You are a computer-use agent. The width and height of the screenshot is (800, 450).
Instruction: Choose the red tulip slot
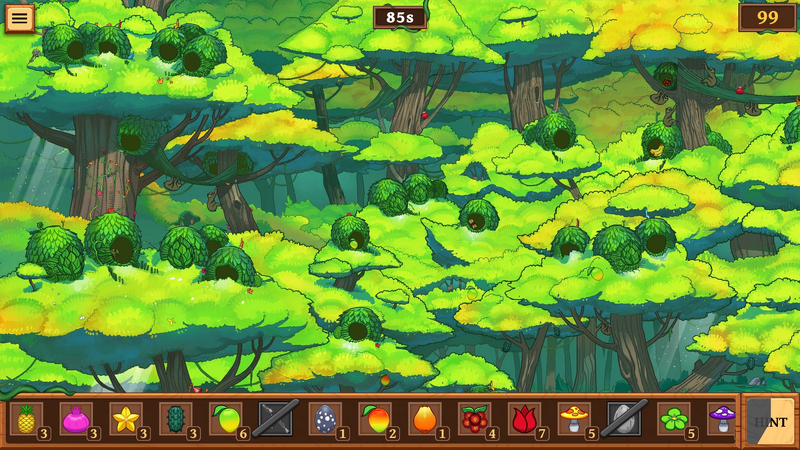tap(525, 419)
